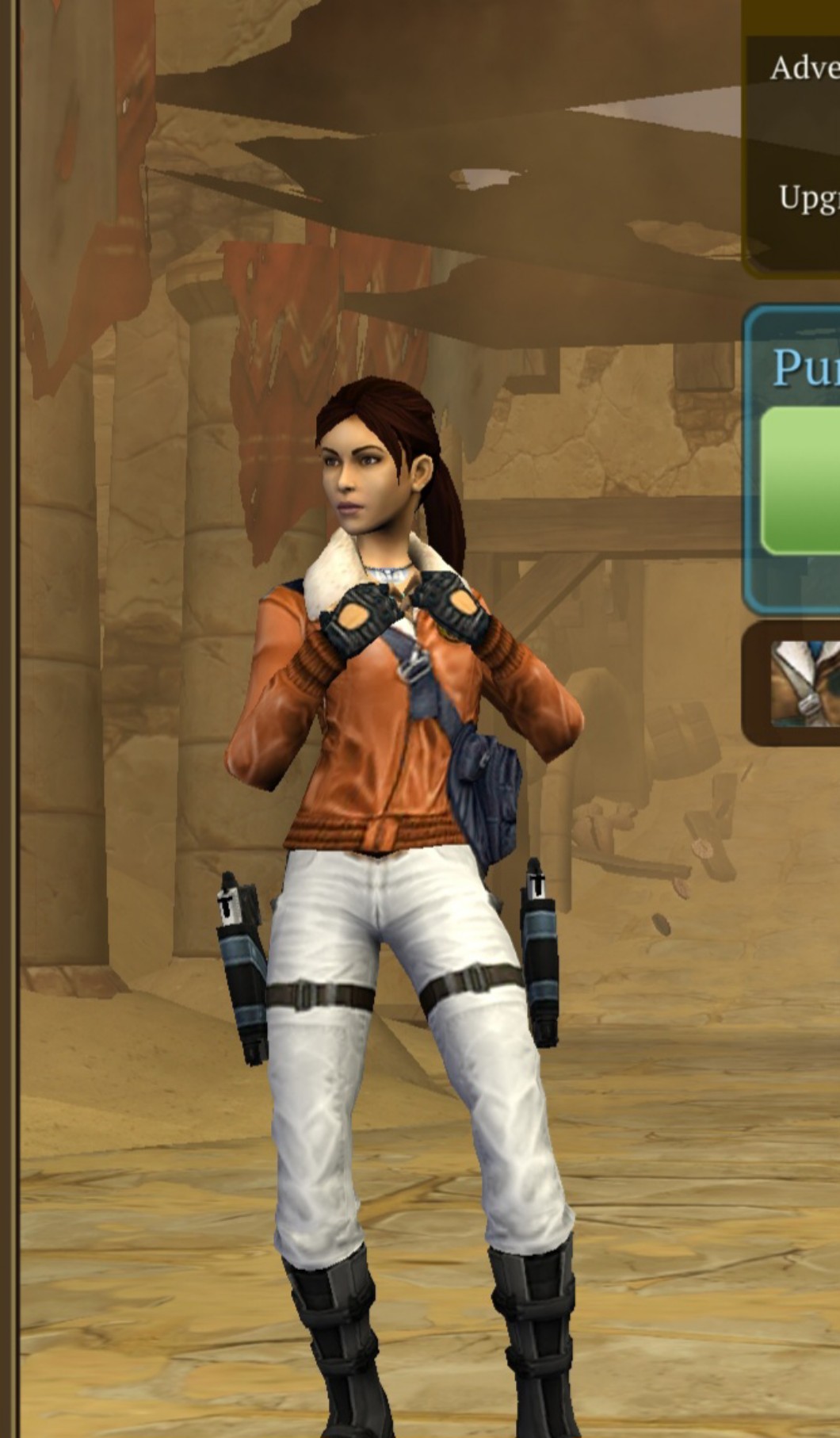
Task: Click the green button under the Purchase heading
Action: [x=802, y=481]
